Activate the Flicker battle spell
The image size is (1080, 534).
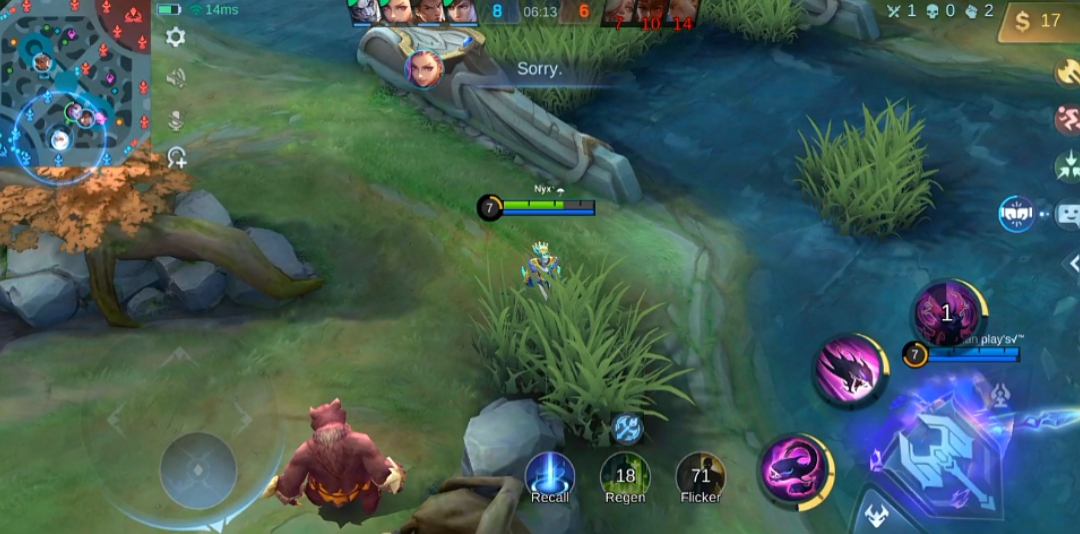(700, 478)
